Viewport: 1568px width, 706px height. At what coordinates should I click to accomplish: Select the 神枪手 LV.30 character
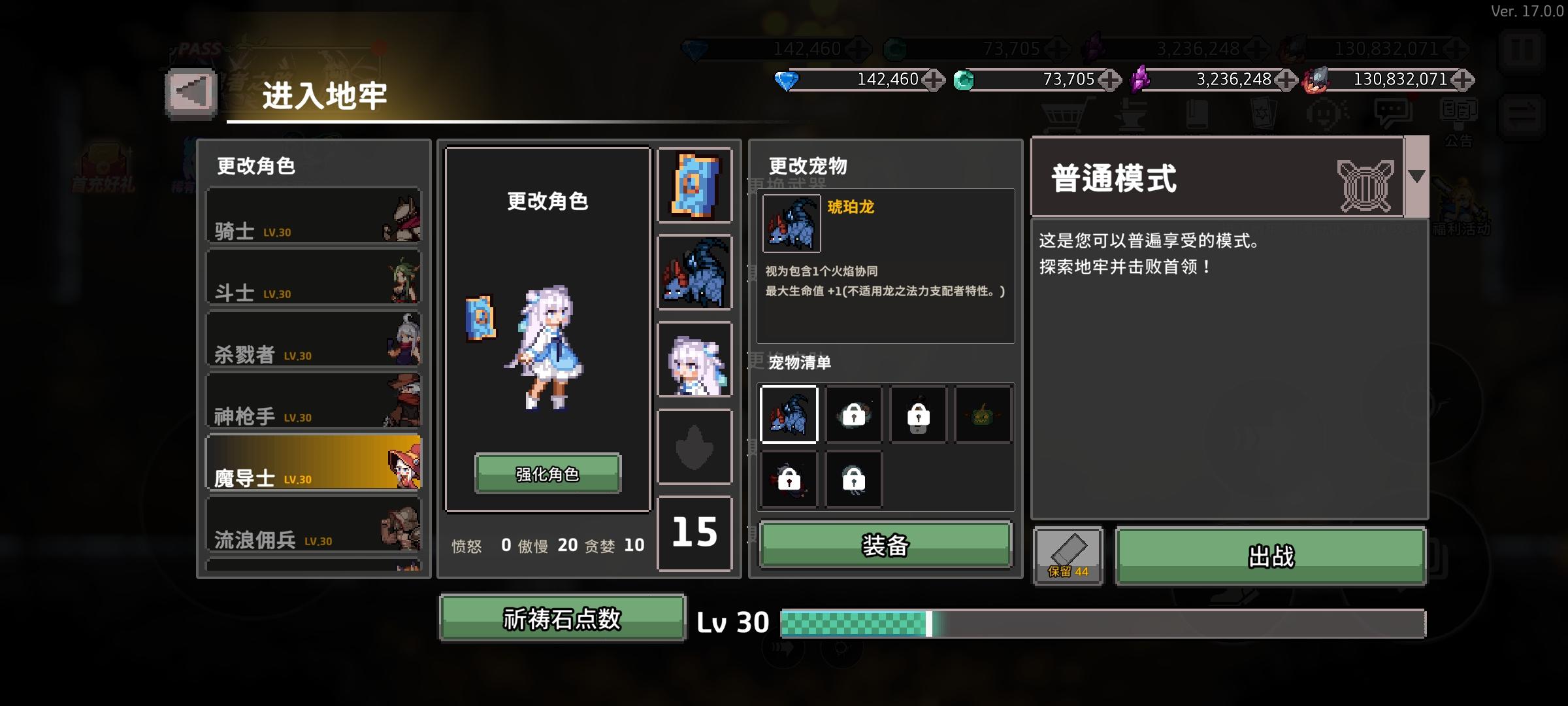point(314,400)
